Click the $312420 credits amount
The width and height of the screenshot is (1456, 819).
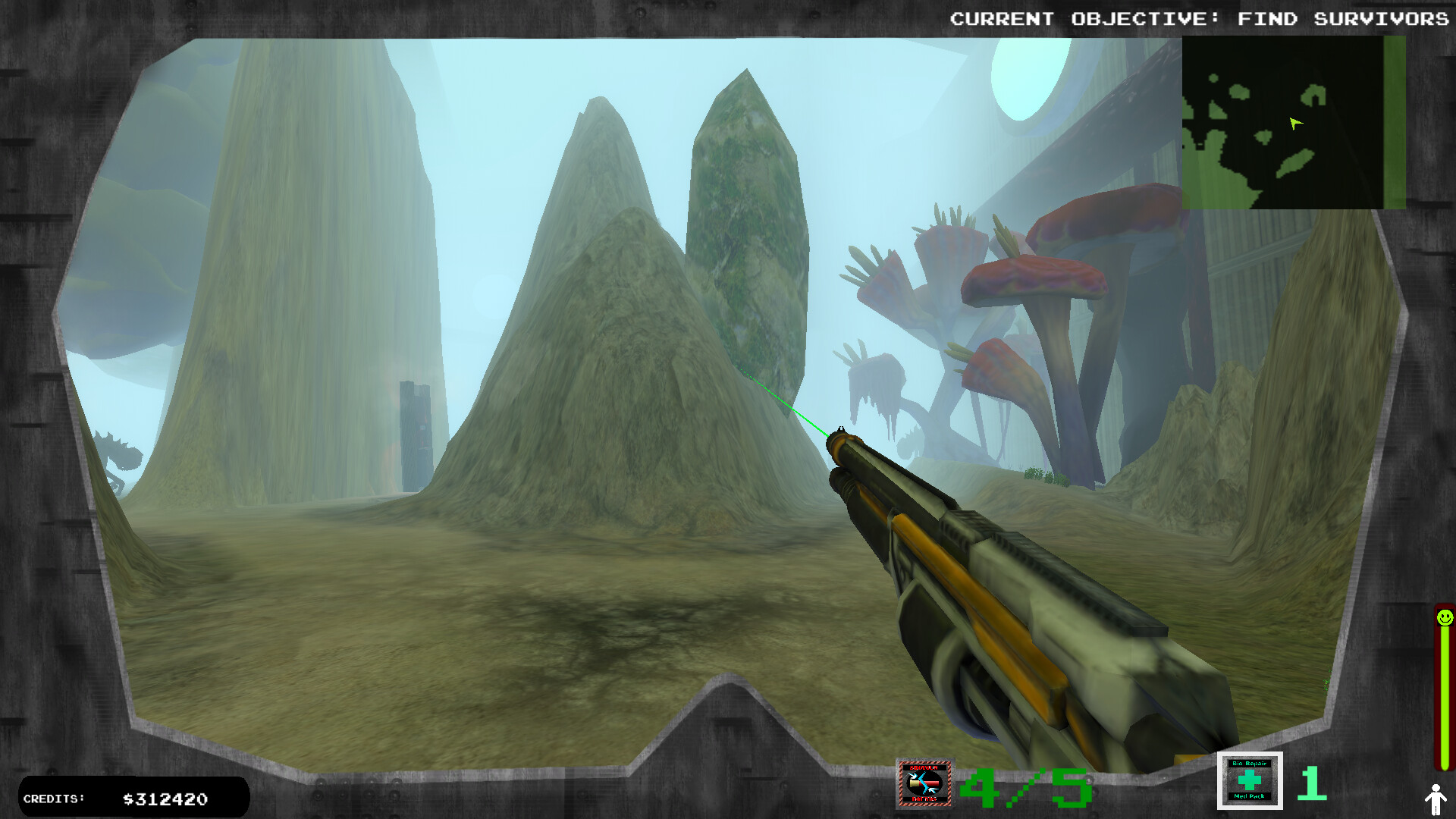[165, 799]
